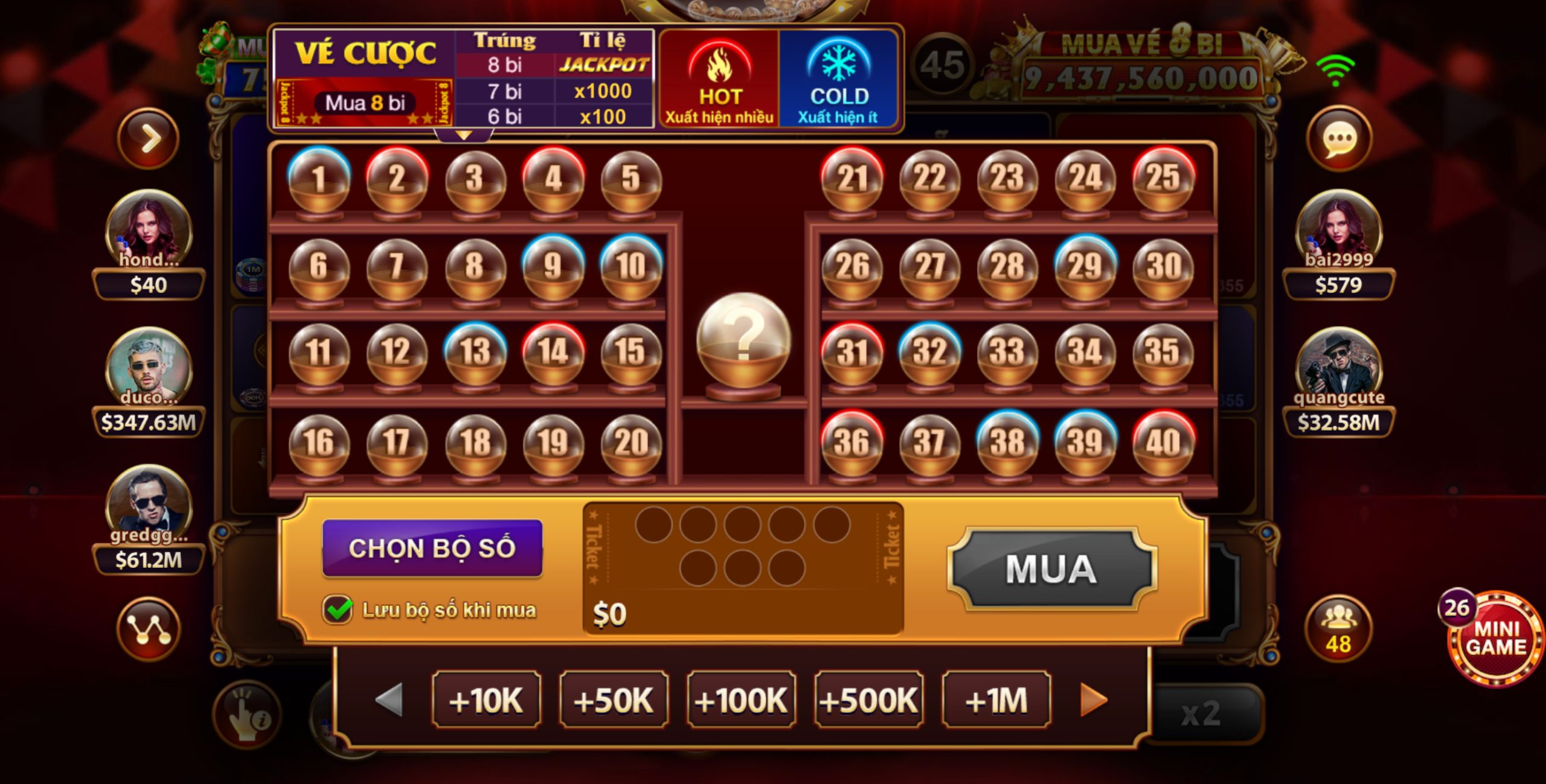The image size is (1546, 784).
Task: Select ball number 18
Action: click(475, 442)
